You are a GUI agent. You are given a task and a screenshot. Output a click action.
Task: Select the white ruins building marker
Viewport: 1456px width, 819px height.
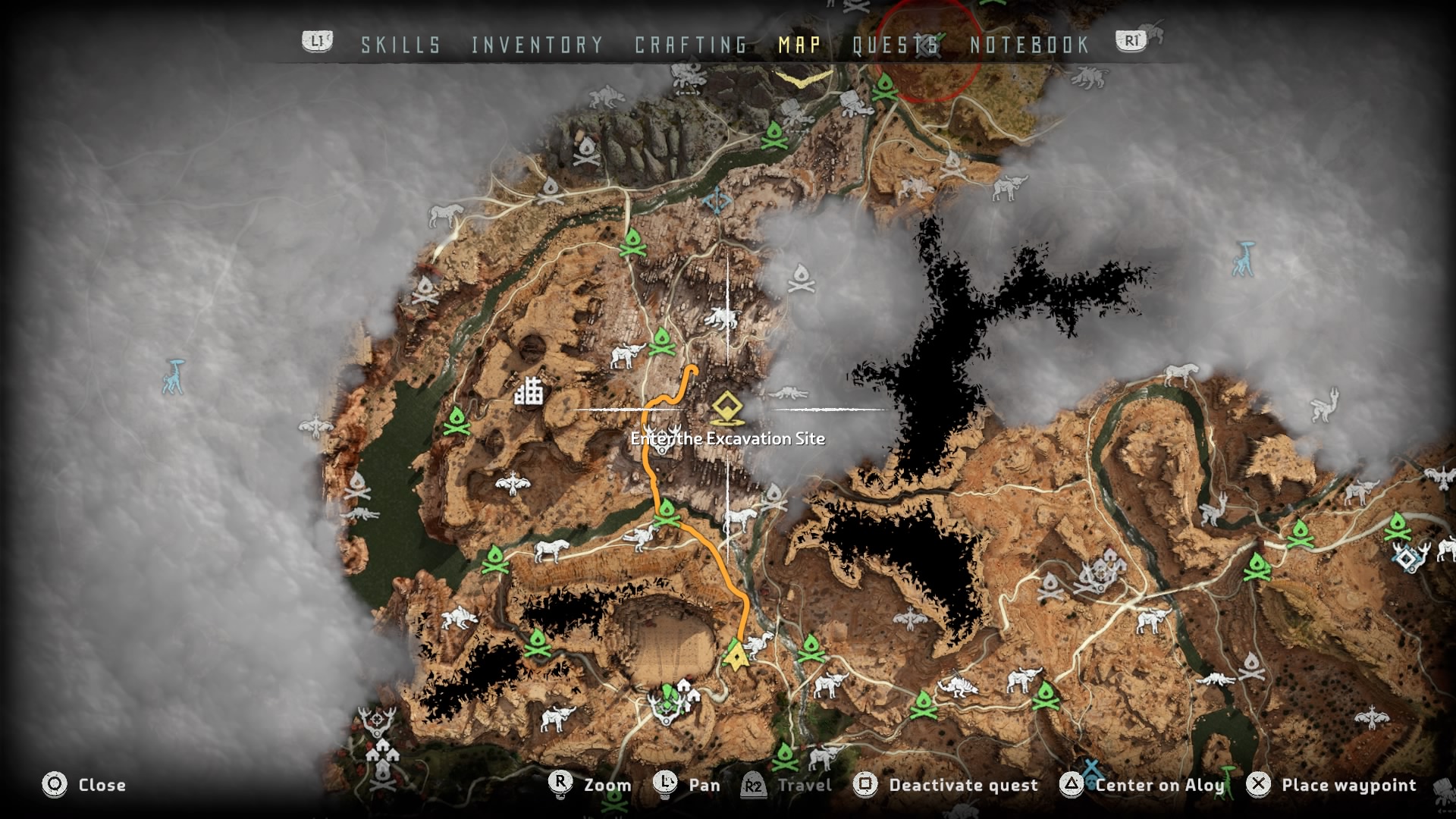coord(529,391)
